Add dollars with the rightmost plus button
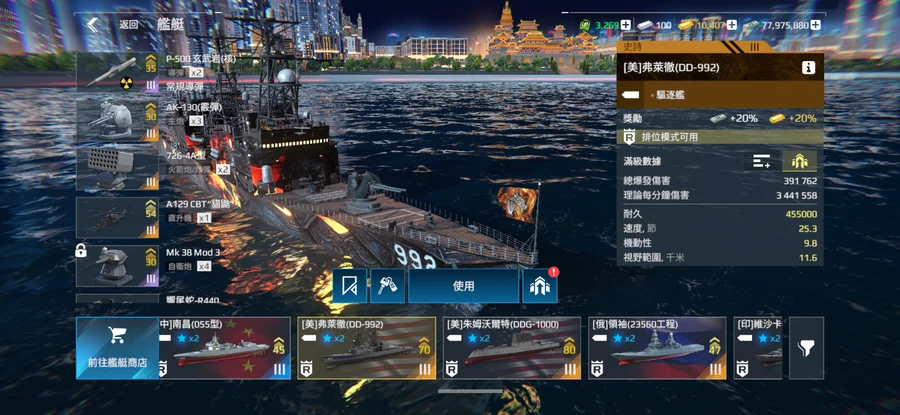This screenshot has height=415, width=900. click(x=815, y=25)
